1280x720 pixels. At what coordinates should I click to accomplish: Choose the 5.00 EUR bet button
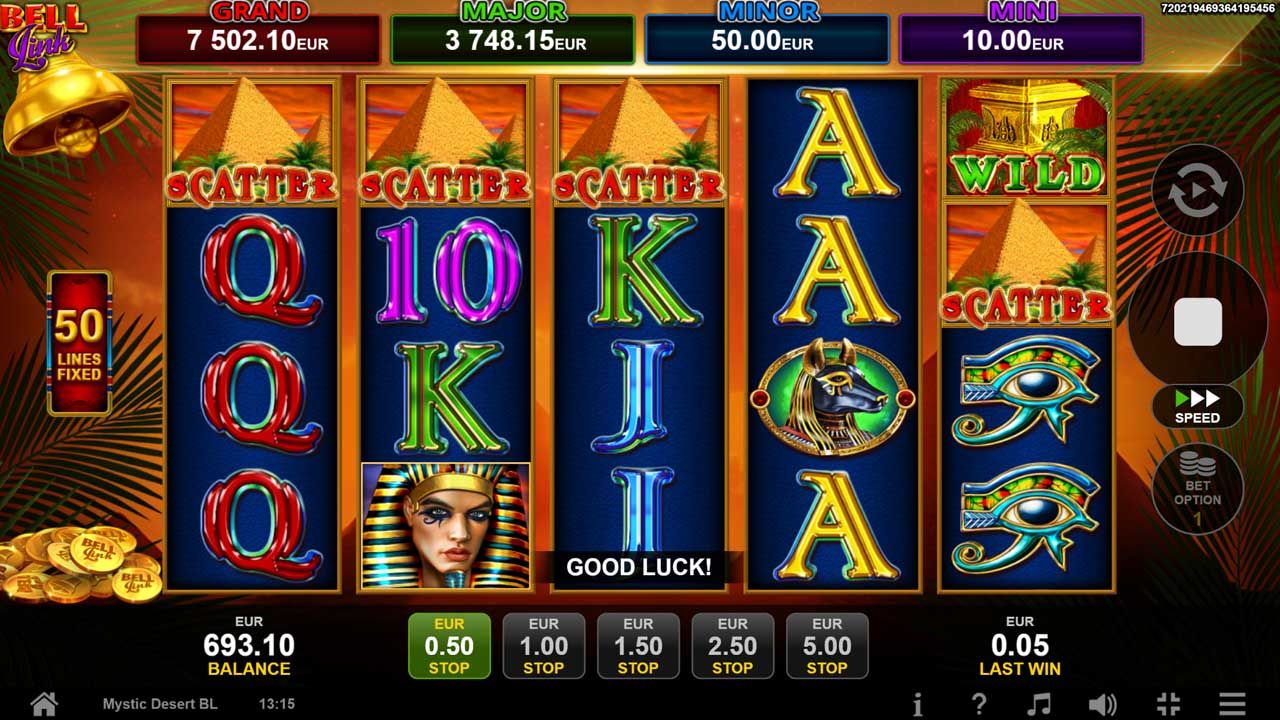coord(827,646)
